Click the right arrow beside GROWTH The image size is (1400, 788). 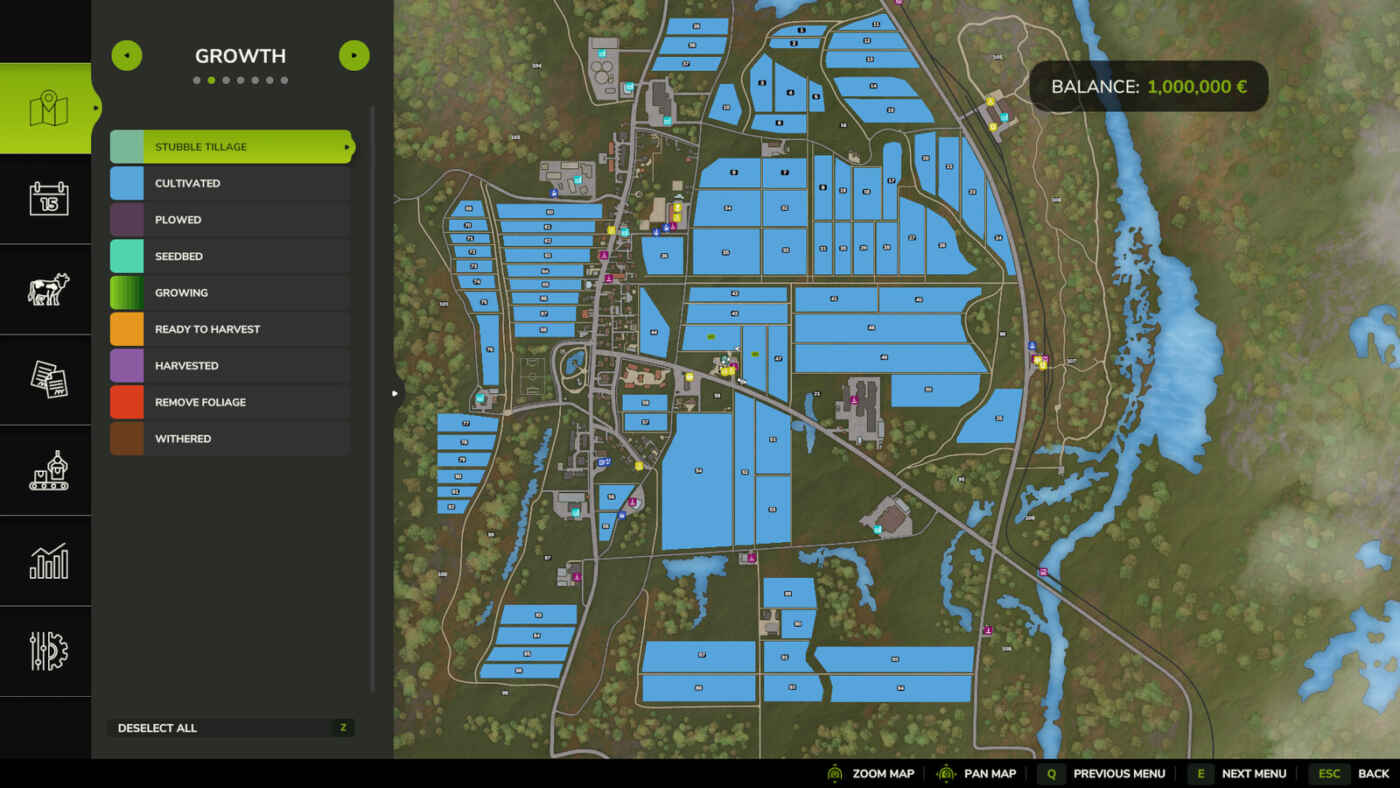click(x=354, y=55)
